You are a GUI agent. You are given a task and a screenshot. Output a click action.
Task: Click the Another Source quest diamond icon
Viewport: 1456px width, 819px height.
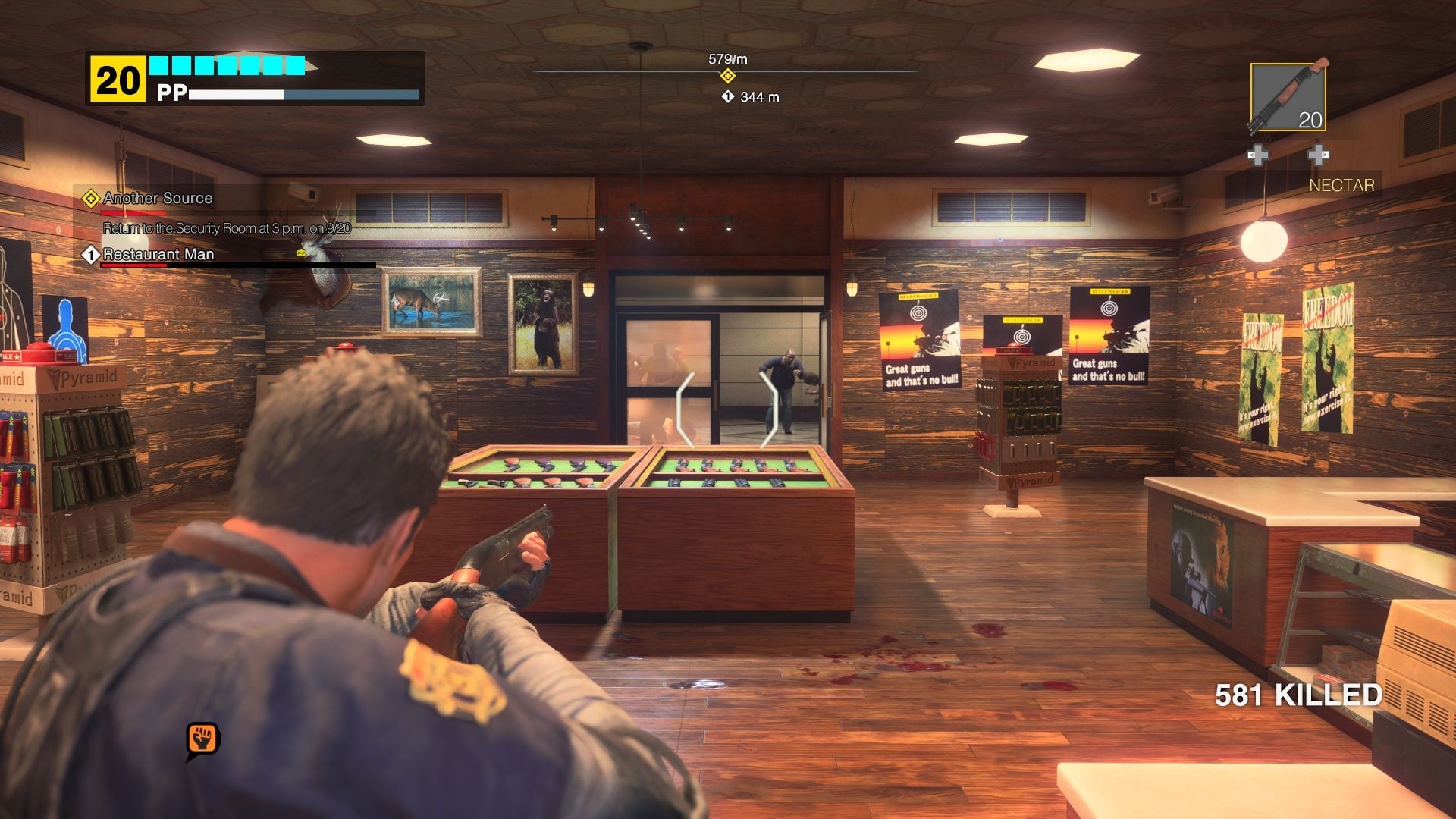[x=91, y=199]
